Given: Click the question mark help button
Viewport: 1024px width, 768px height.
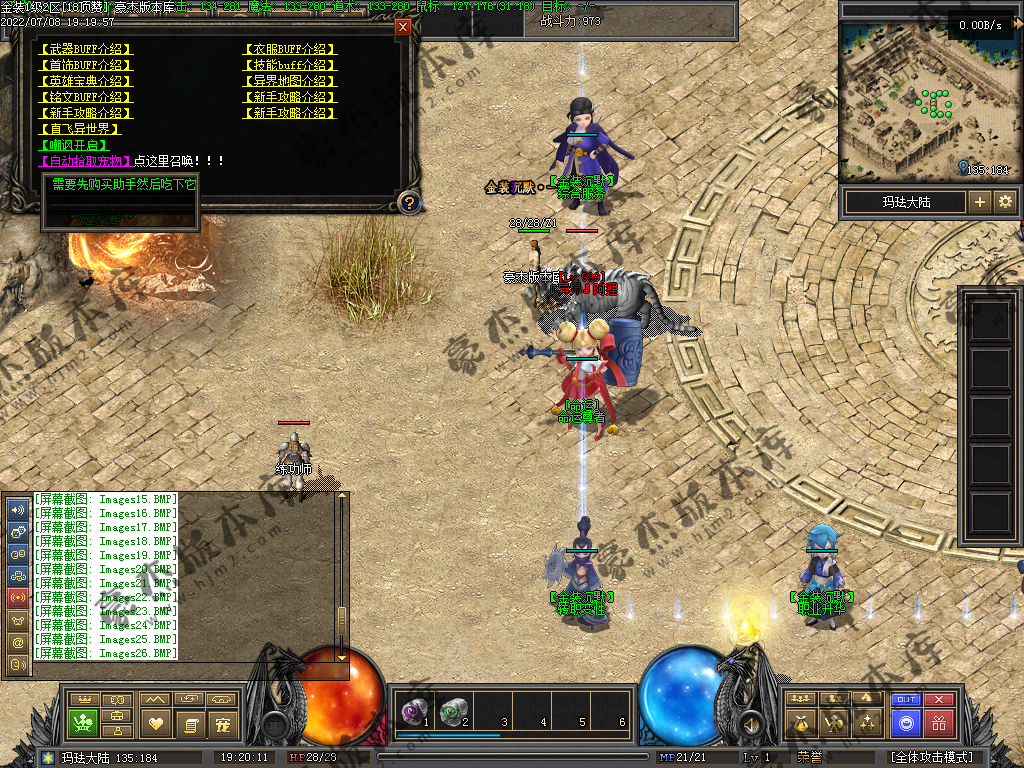Looking at the screenshot, I should [x=408, y=203].
